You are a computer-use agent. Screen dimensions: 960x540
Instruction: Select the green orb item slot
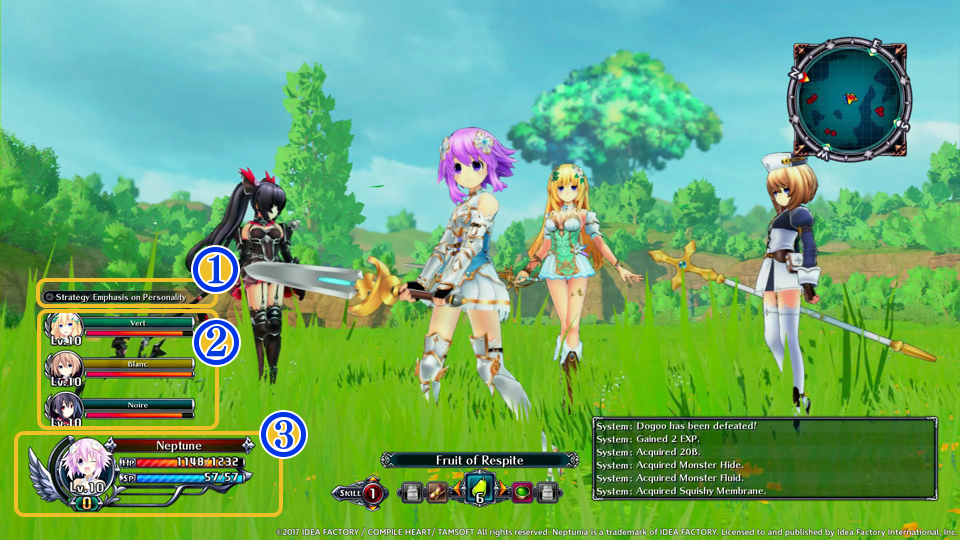pyautogui.click(x=521, y=492)
